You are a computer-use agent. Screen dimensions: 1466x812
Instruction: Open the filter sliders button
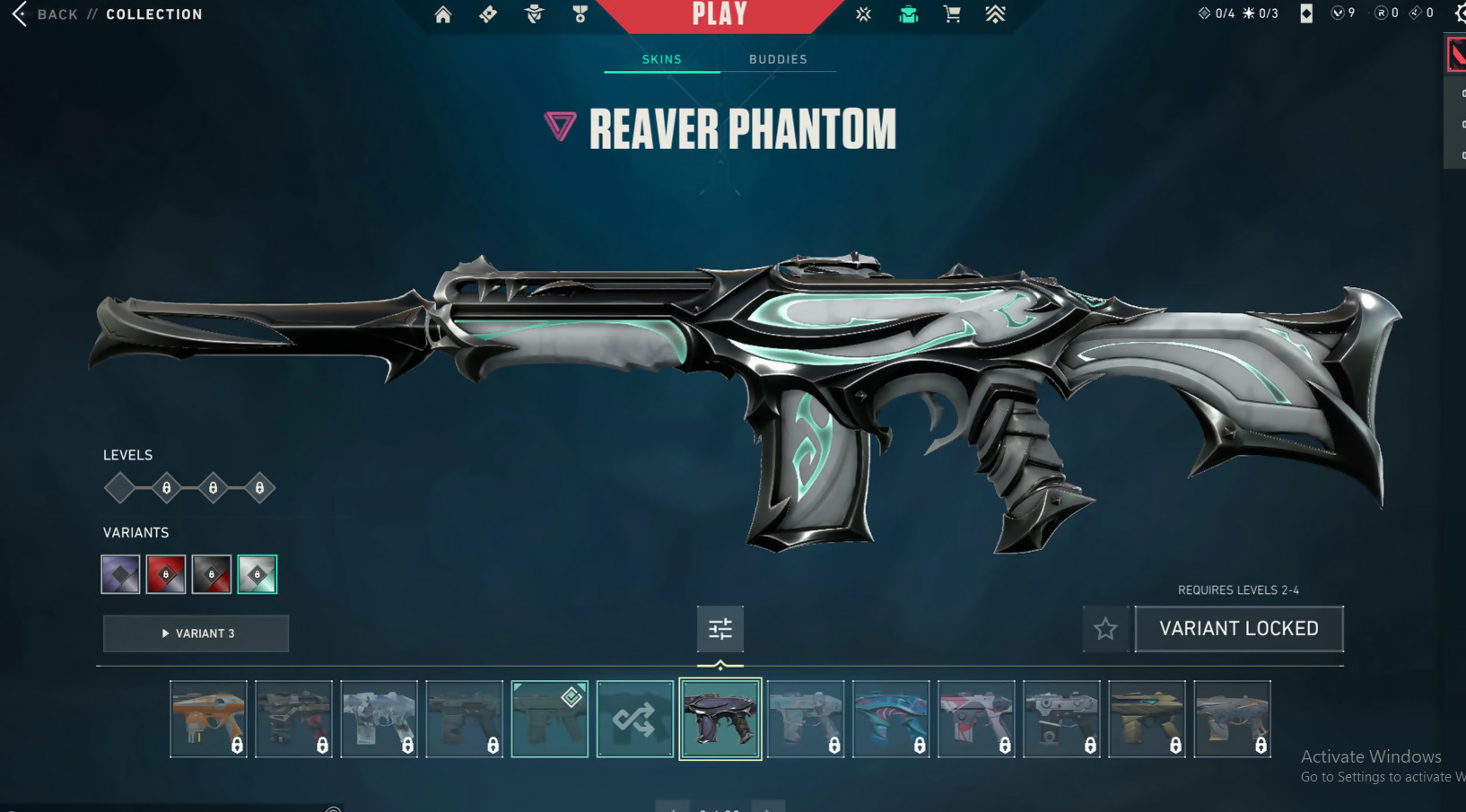pyautogui.click(x=720, y=629)
